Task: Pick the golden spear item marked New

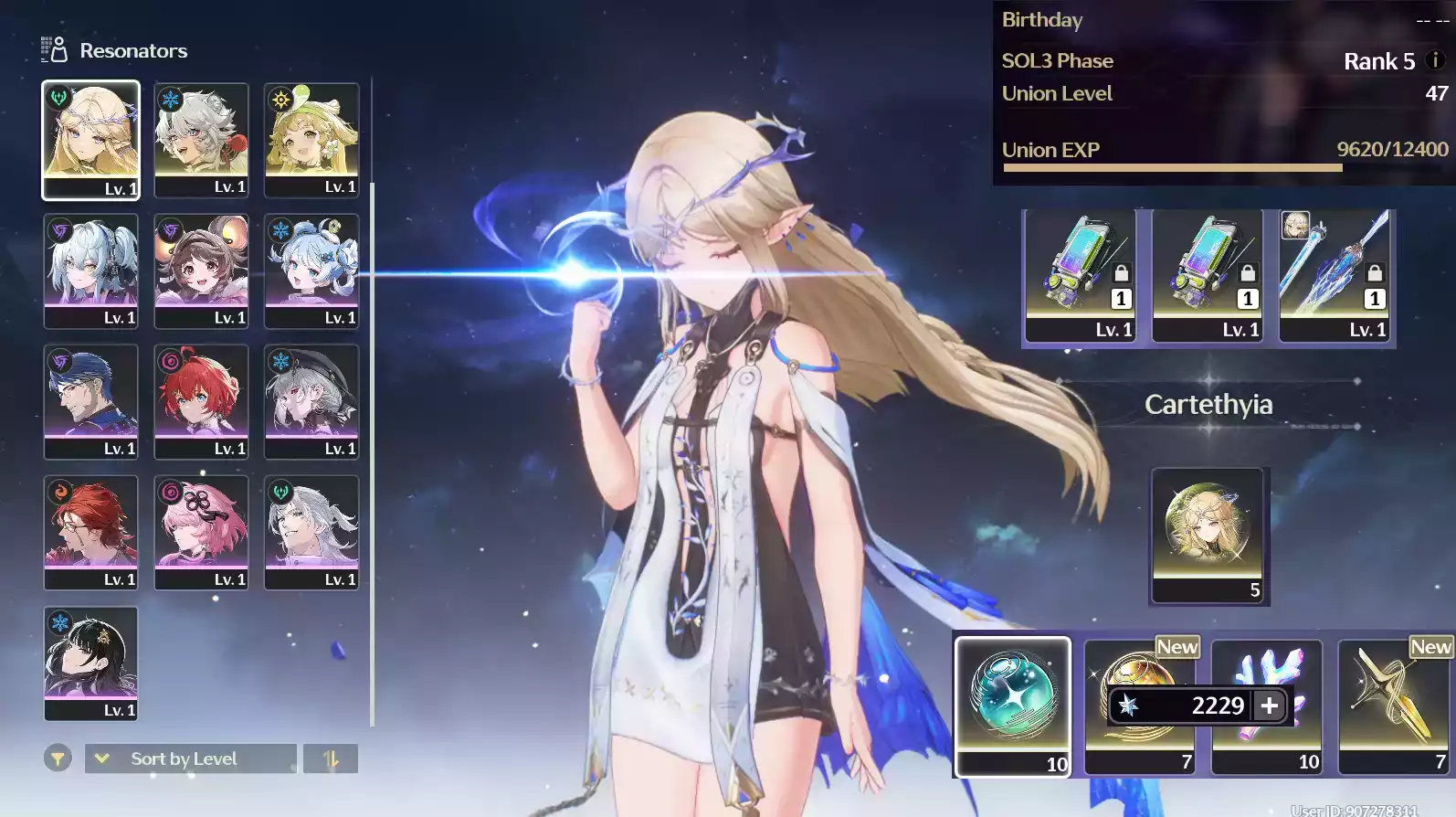Action: (x=1393, y=706)
